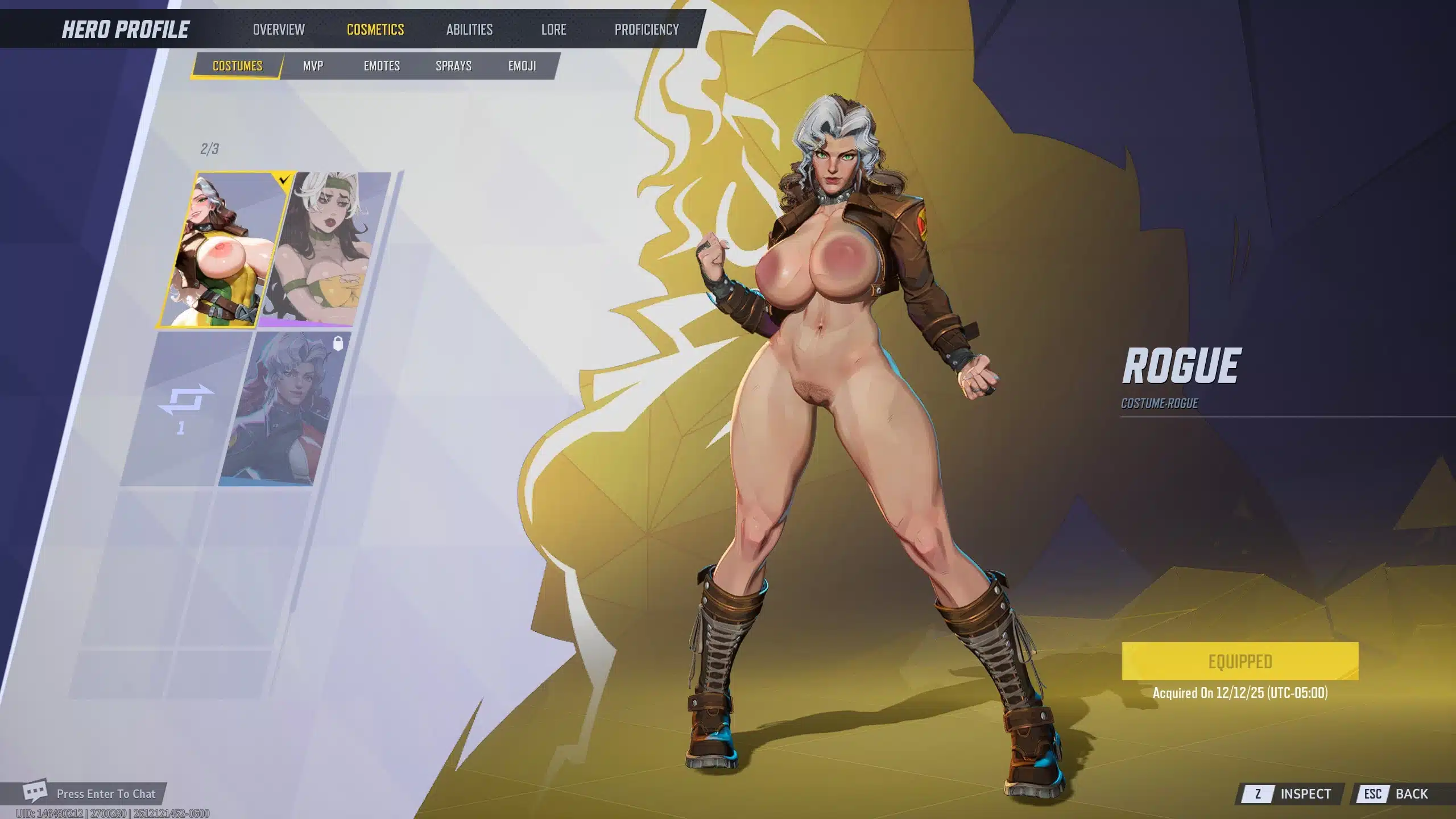Show the Sprays sub-tab
This screenshot has height=819, width=1456.
click(x=453, y=66)
